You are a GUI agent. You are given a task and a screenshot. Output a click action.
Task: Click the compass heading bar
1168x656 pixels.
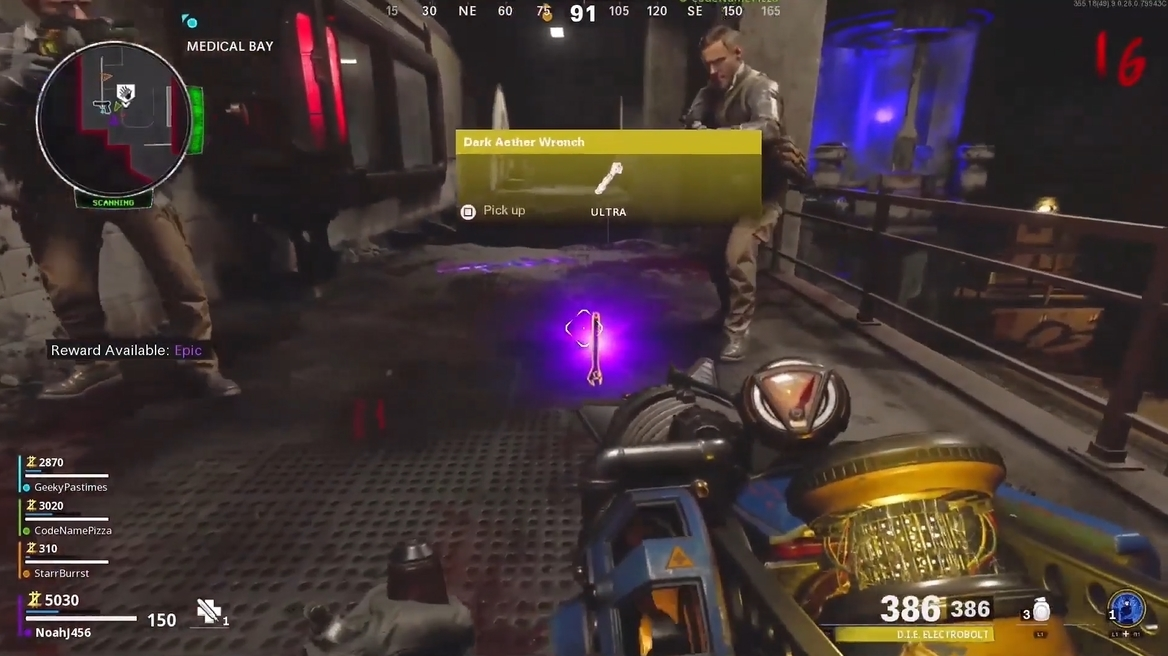coord(583,12)
